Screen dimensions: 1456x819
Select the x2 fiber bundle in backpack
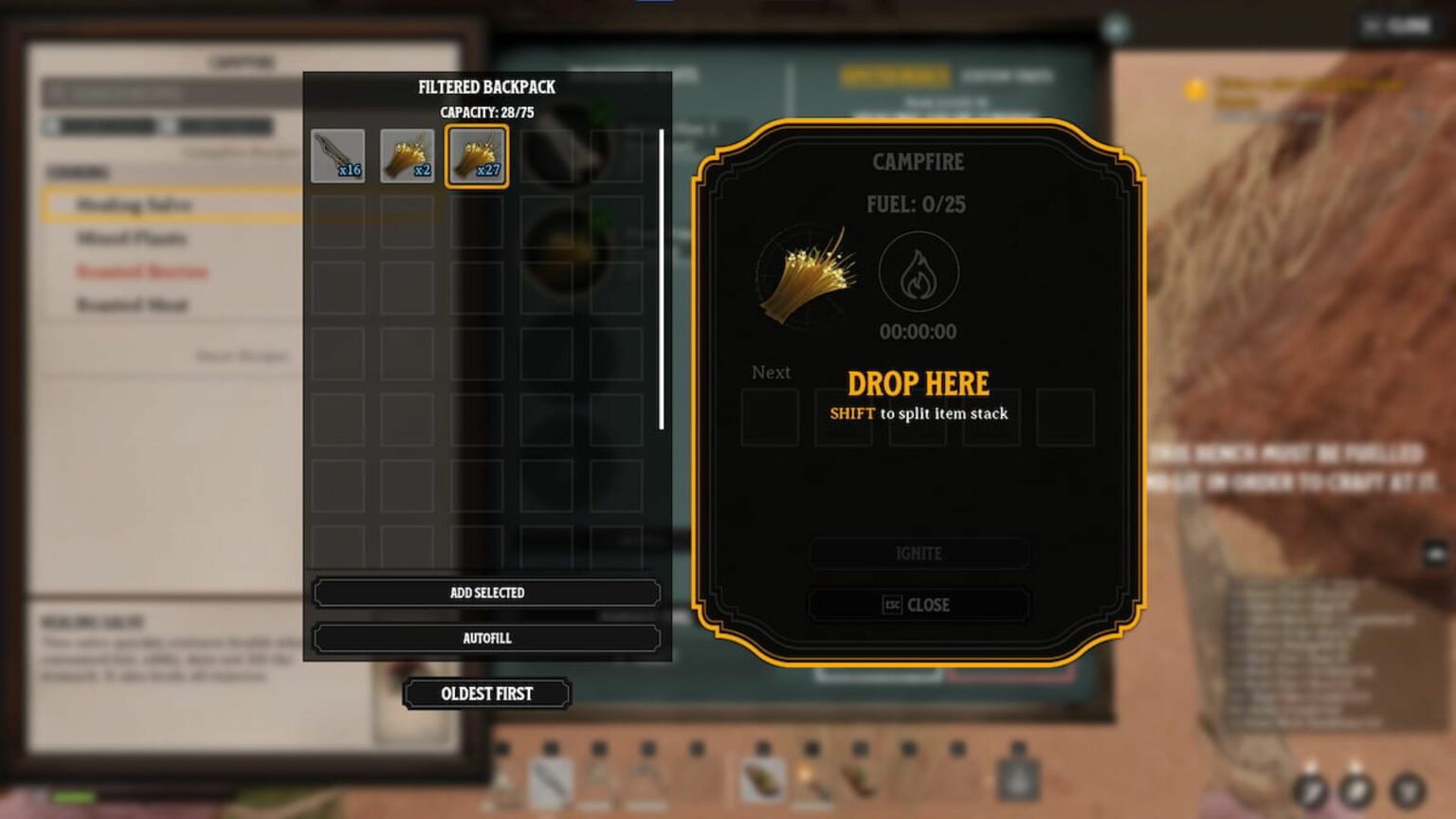(x=408, y=156)
